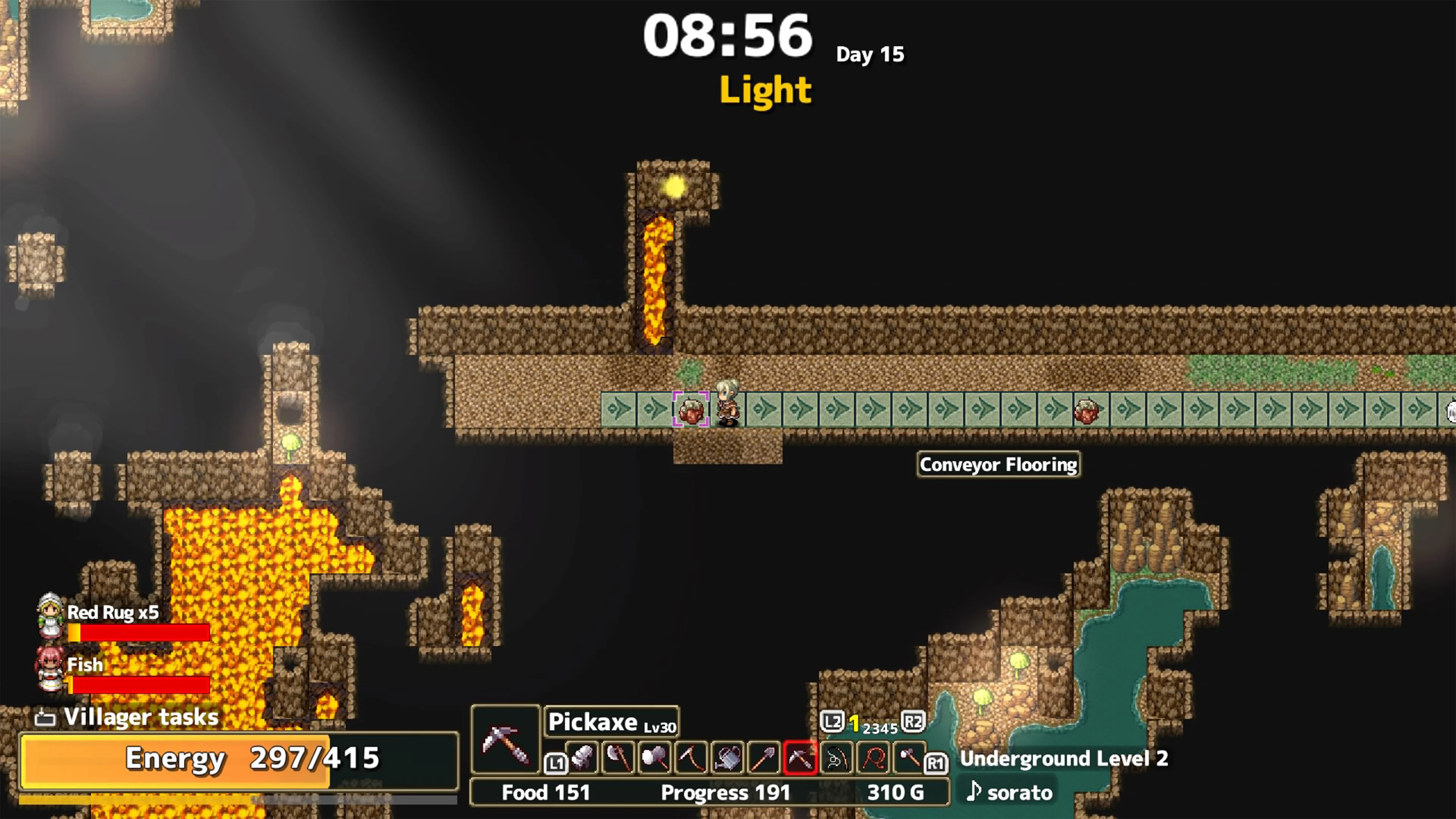Screen dimensions: 1456x819
Task: Select the small Mallet at the hotbar's end
Action: pyautogui.click(x=908, y=758)
